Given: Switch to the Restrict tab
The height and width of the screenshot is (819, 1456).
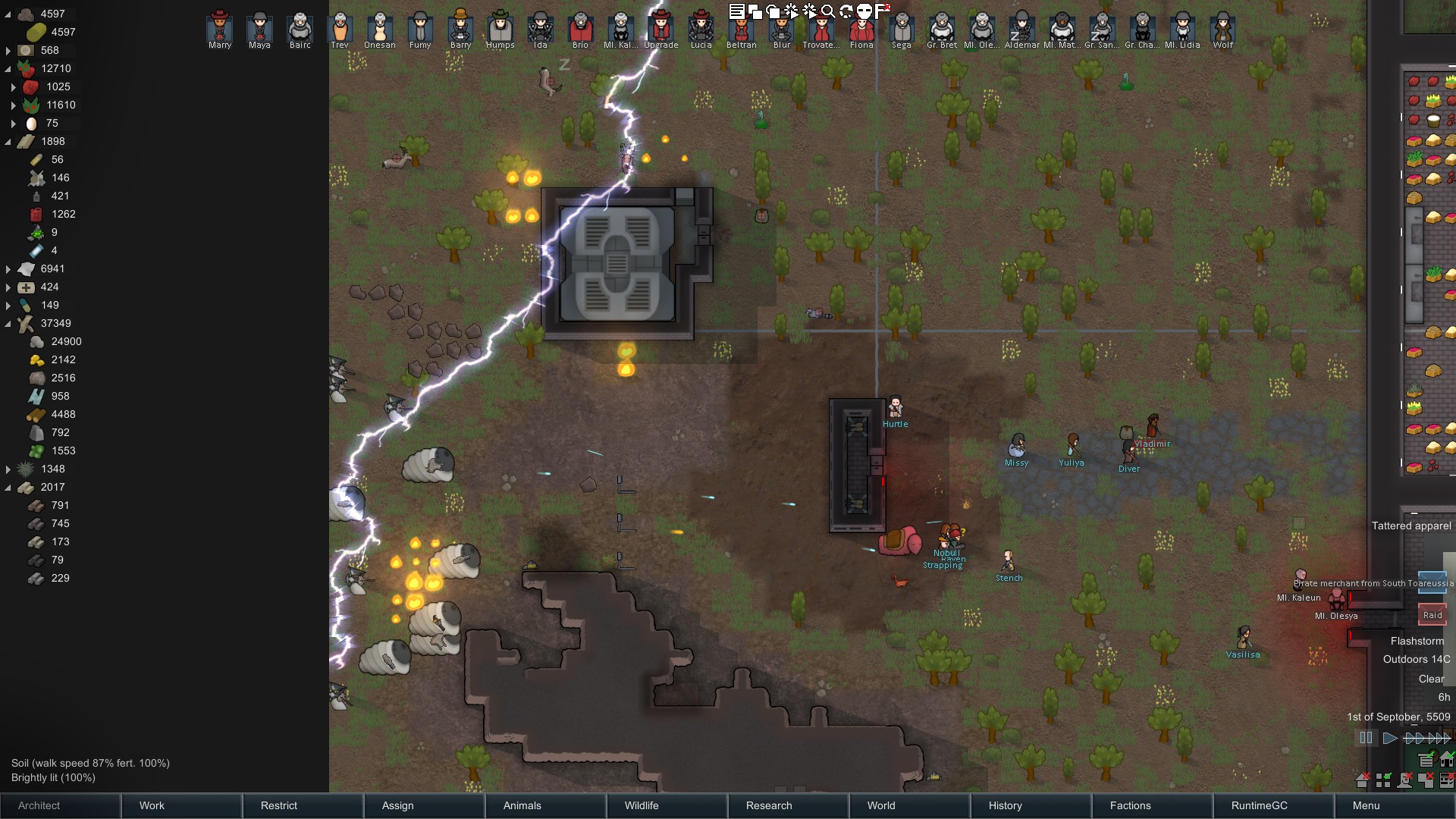Looking at the screenshot, I should tap(303, 805).
